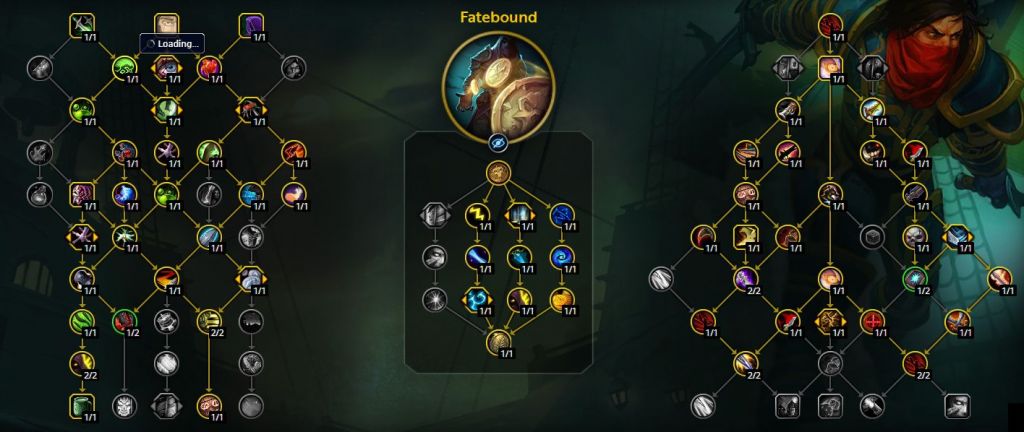Click the teal orb 1/2 specialization talent
The image size is (1024, 432).
click(914, 278)
